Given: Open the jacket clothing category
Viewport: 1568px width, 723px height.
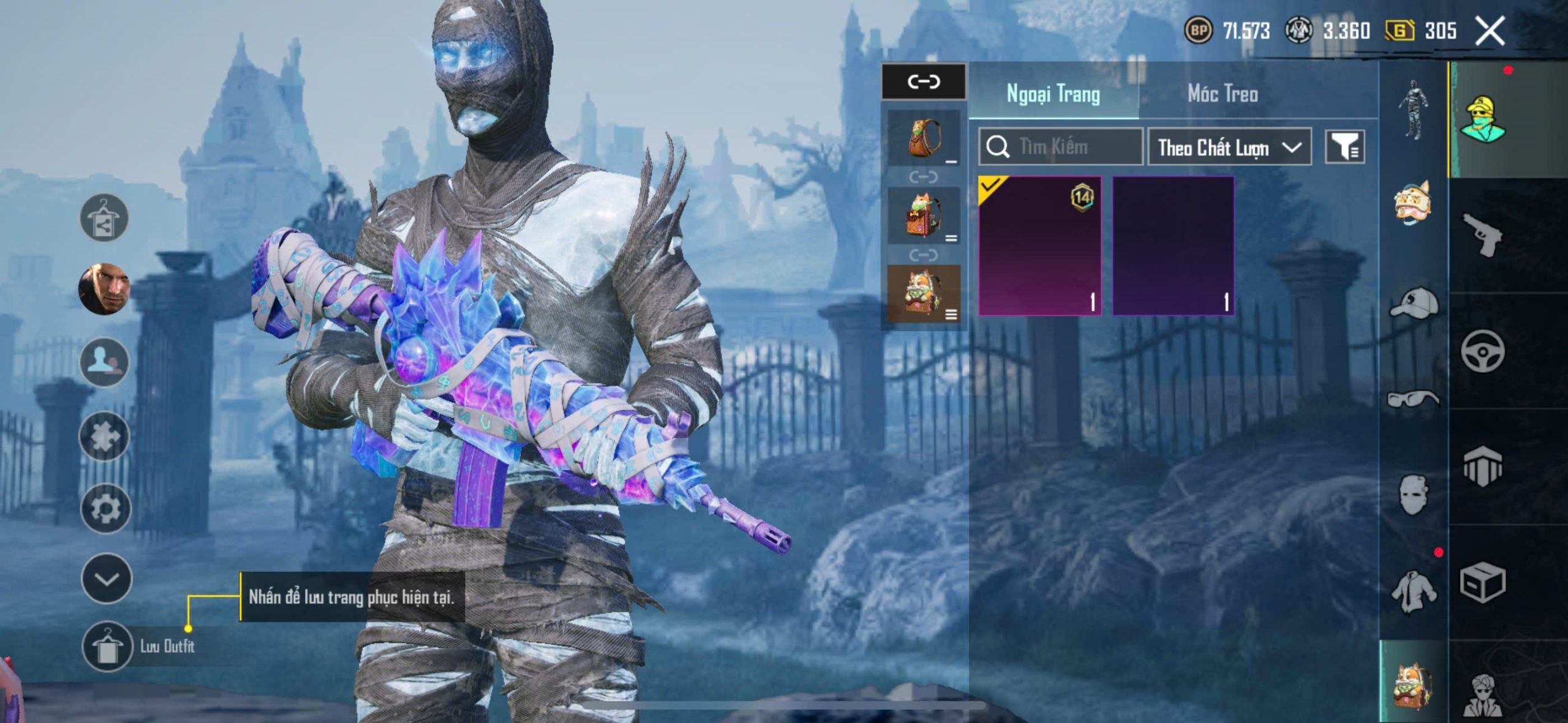Looking at the screenshot, I should 1414,591.
